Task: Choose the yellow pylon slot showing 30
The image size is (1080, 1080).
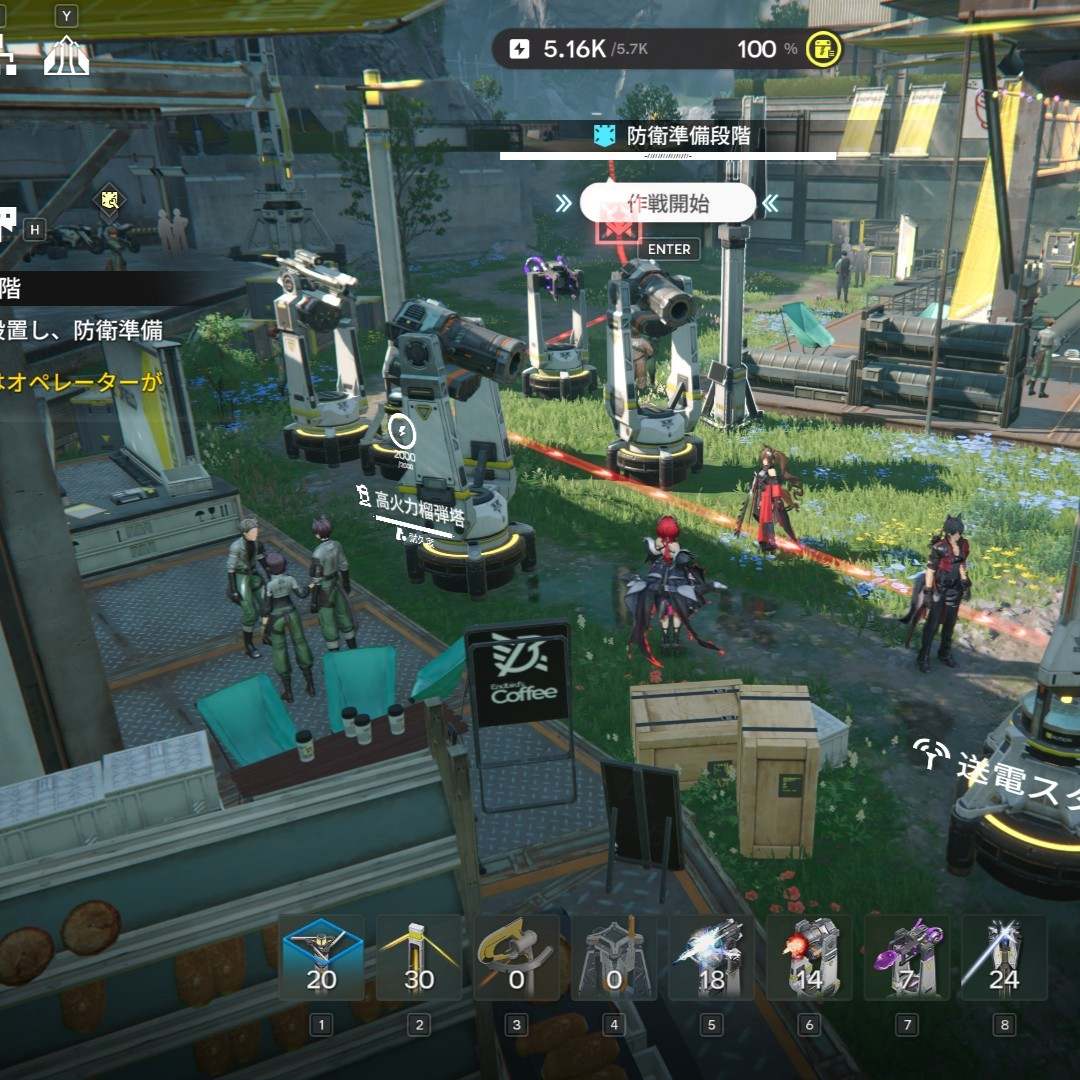Action: click(x=419, y=958)
